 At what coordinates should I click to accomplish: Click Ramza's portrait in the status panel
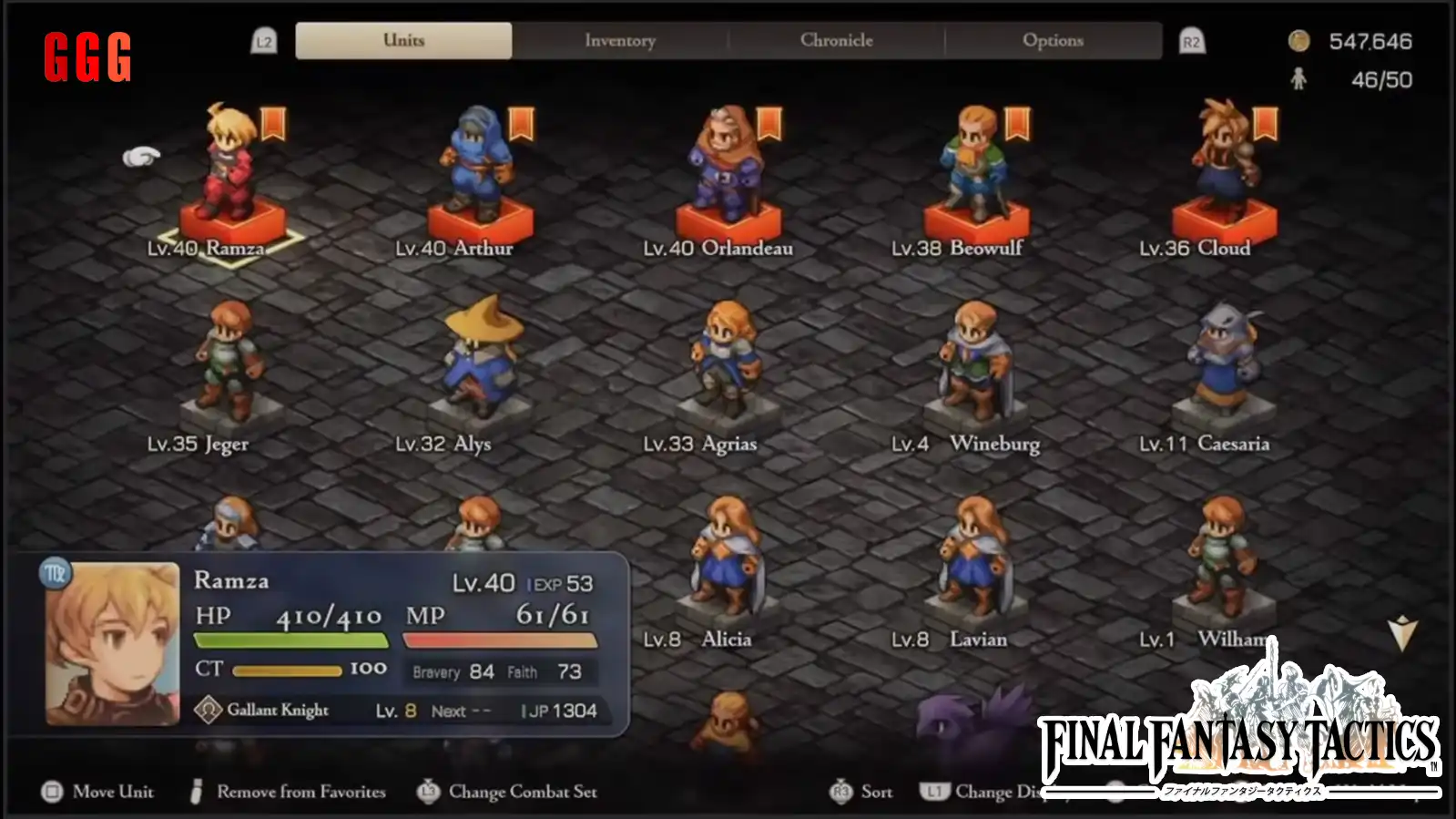coord(113,643)
